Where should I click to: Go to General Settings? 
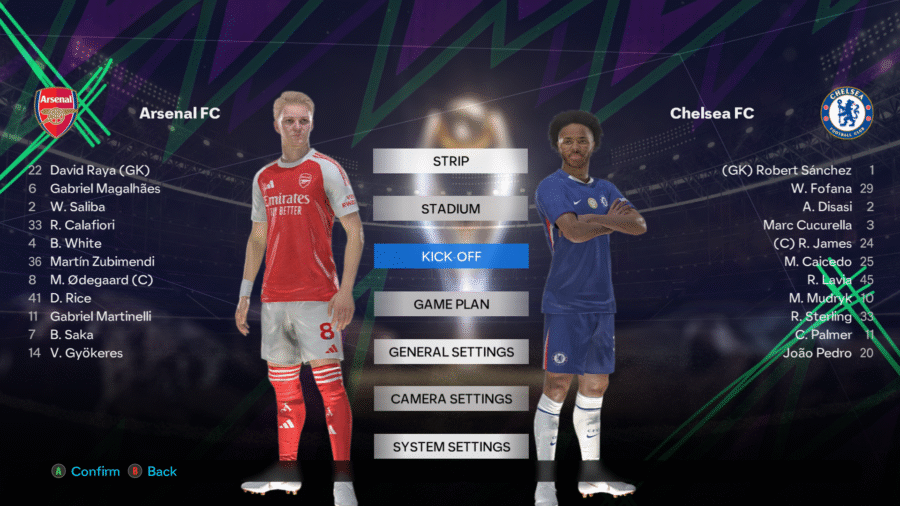450,352
